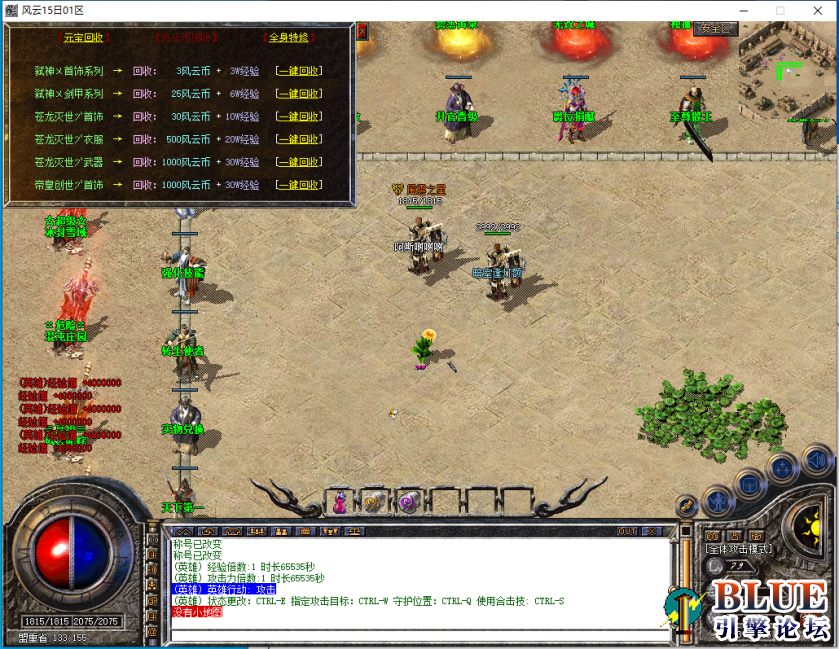Open the 风云币回收 tab
This screenshot has width=839, height=649.
[188, 37]
